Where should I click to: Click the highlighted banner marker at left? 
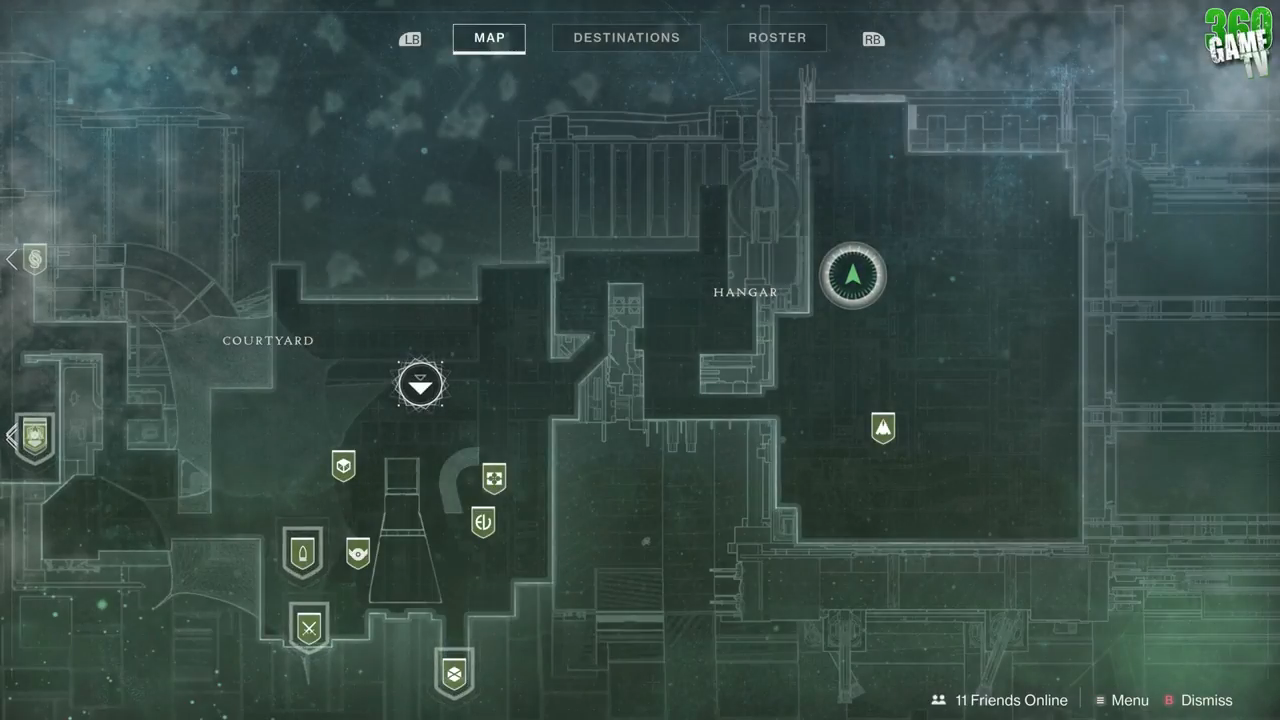pyautogui.click(x=35, y=437)
